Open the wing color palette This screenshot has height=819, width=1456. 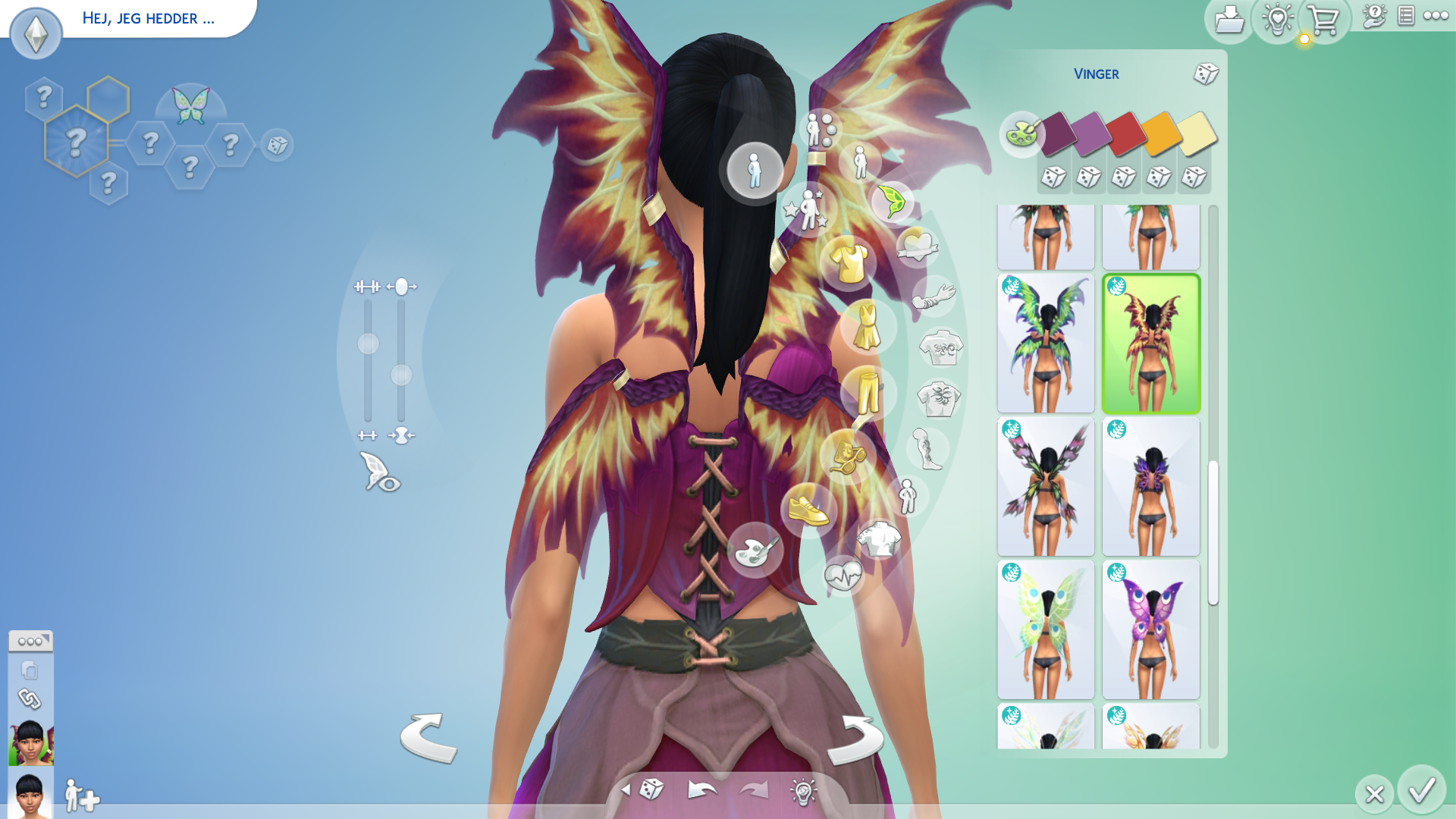tap(1021, 134)
